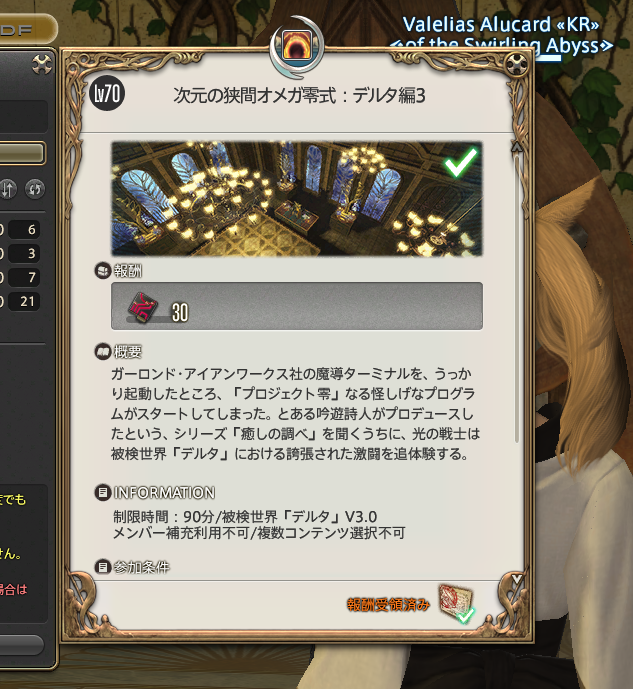Click the duty preview image
This screenshot has height=689, width=633.
point(296,198)
